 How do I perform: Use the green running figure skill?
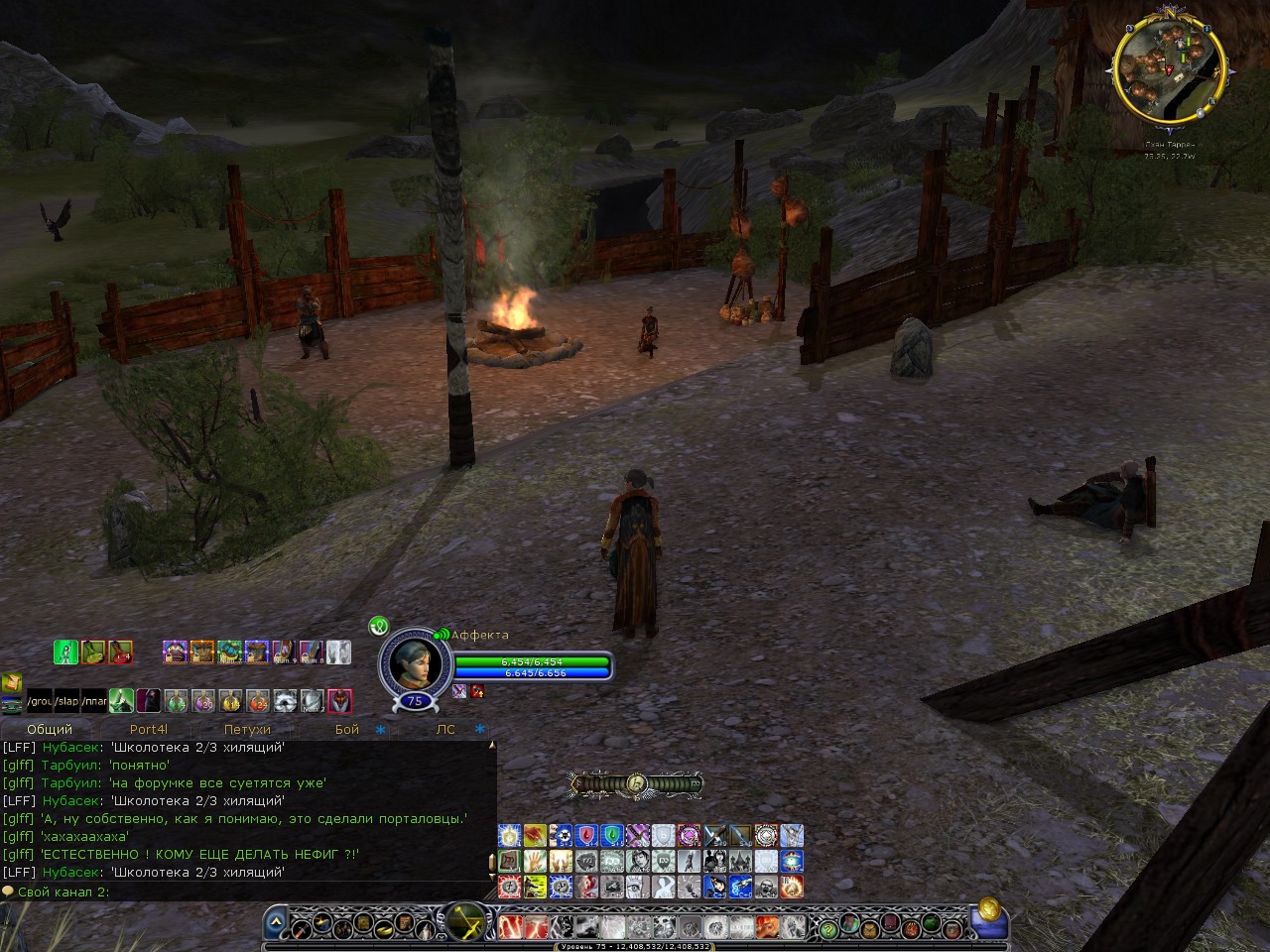click(65, 652)
